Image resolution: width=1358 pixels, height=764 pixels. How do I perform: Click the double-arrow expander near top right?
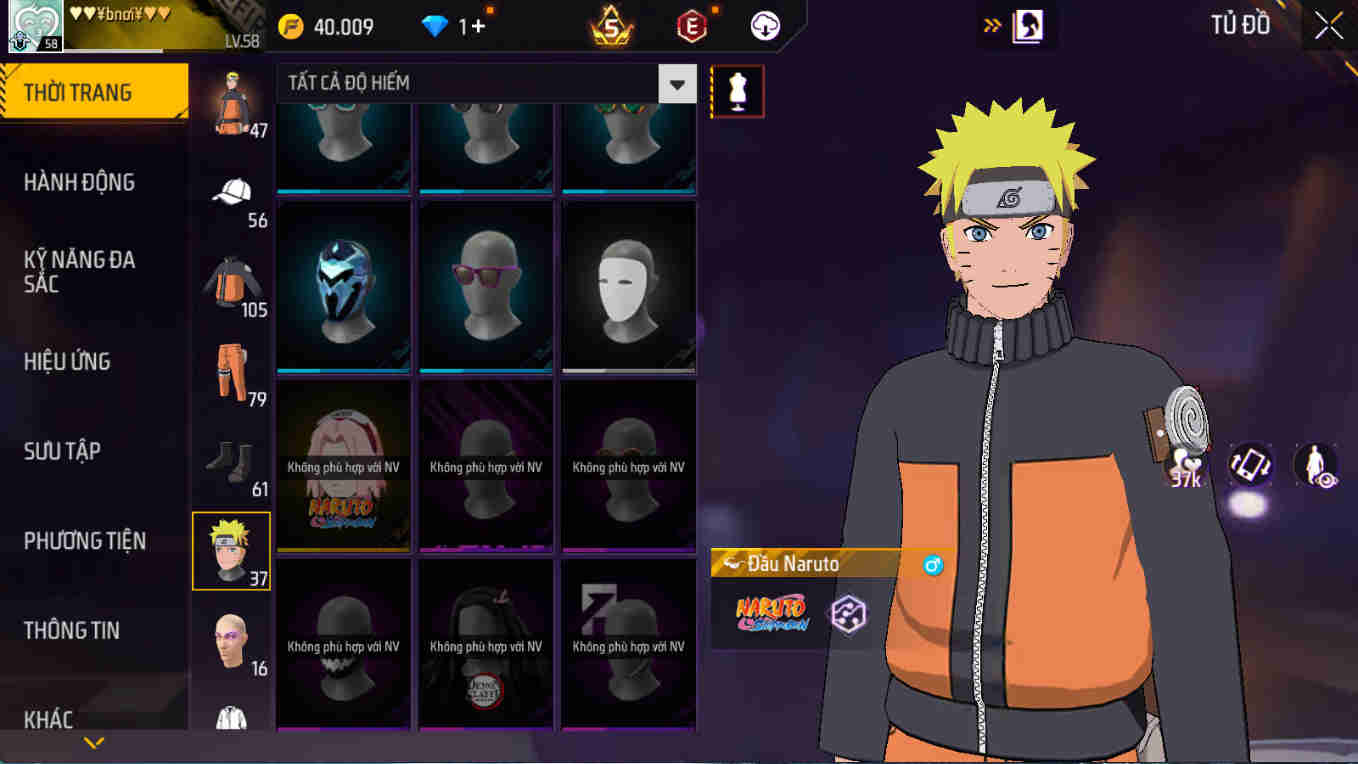(x=991, y=24)
